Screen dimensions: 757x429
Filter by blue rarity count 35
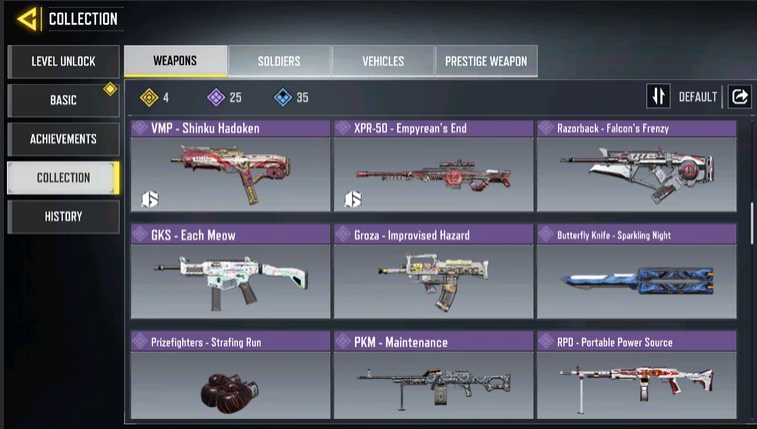coord(291,97)
